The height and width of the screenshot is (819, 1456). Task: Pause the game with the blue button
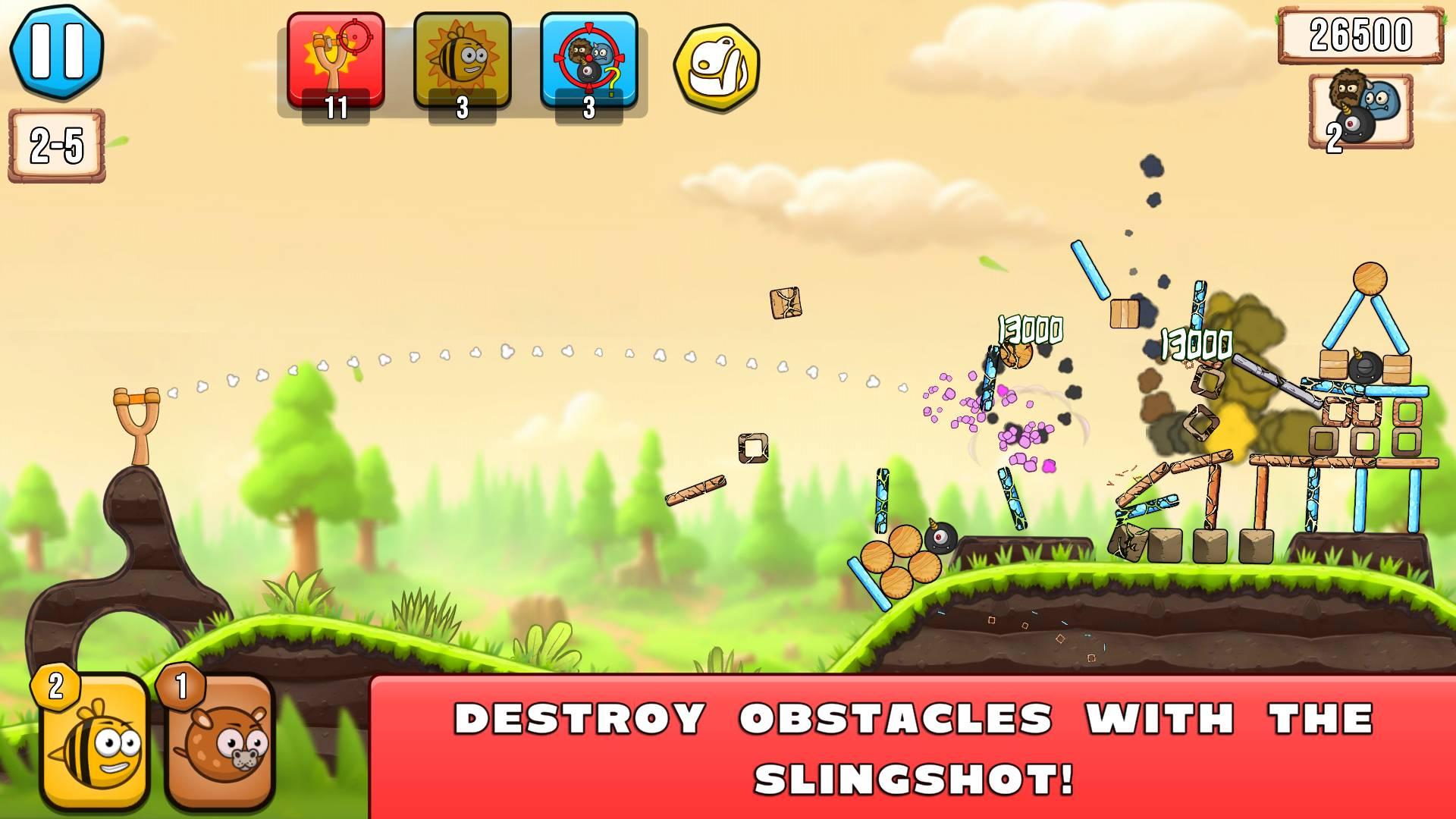pyautogui.click(x=57, y=51)
